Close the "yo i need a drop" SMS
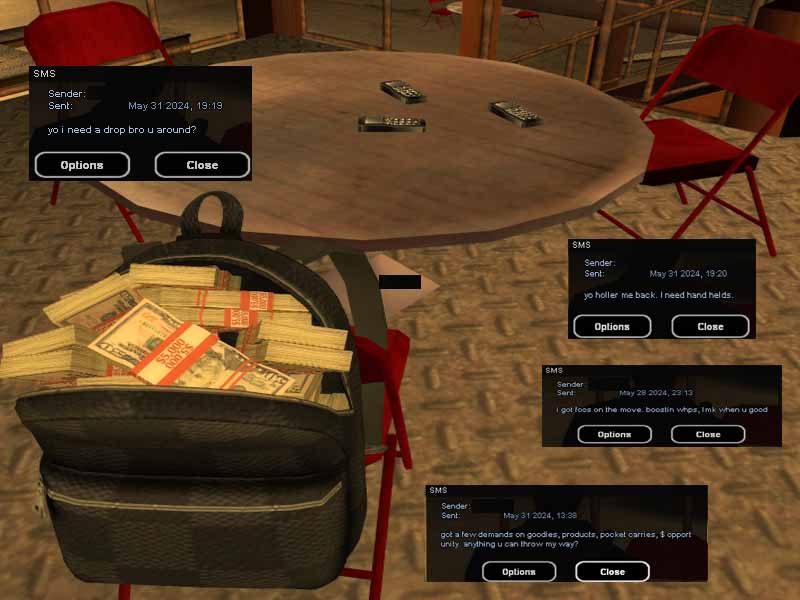This screenshot has width=800, height=600. click(x=202, y=165)
